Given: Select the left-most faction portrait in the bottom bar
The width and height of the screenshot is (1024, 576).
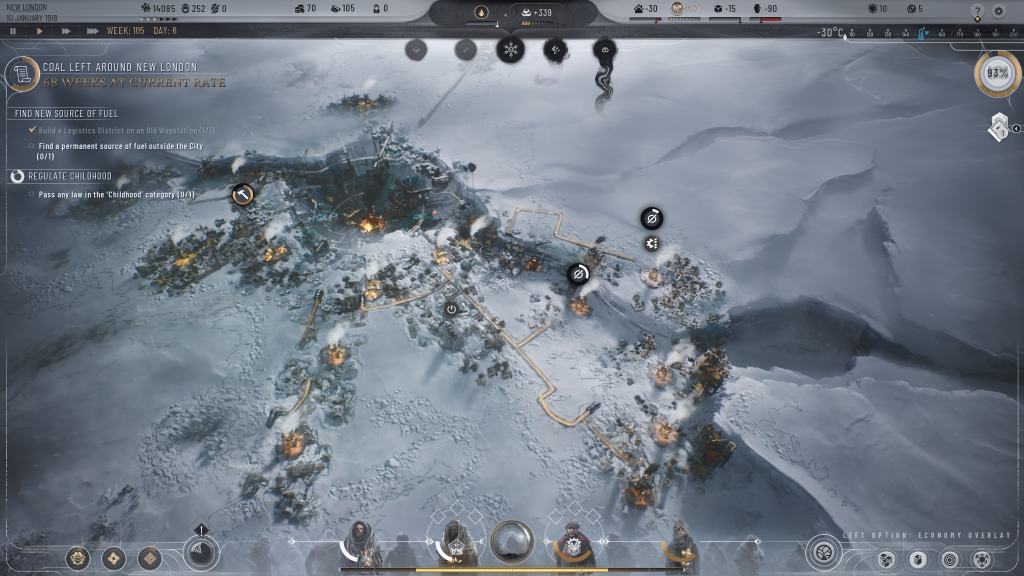Looking at the screenshot, I should coord(362,543).
